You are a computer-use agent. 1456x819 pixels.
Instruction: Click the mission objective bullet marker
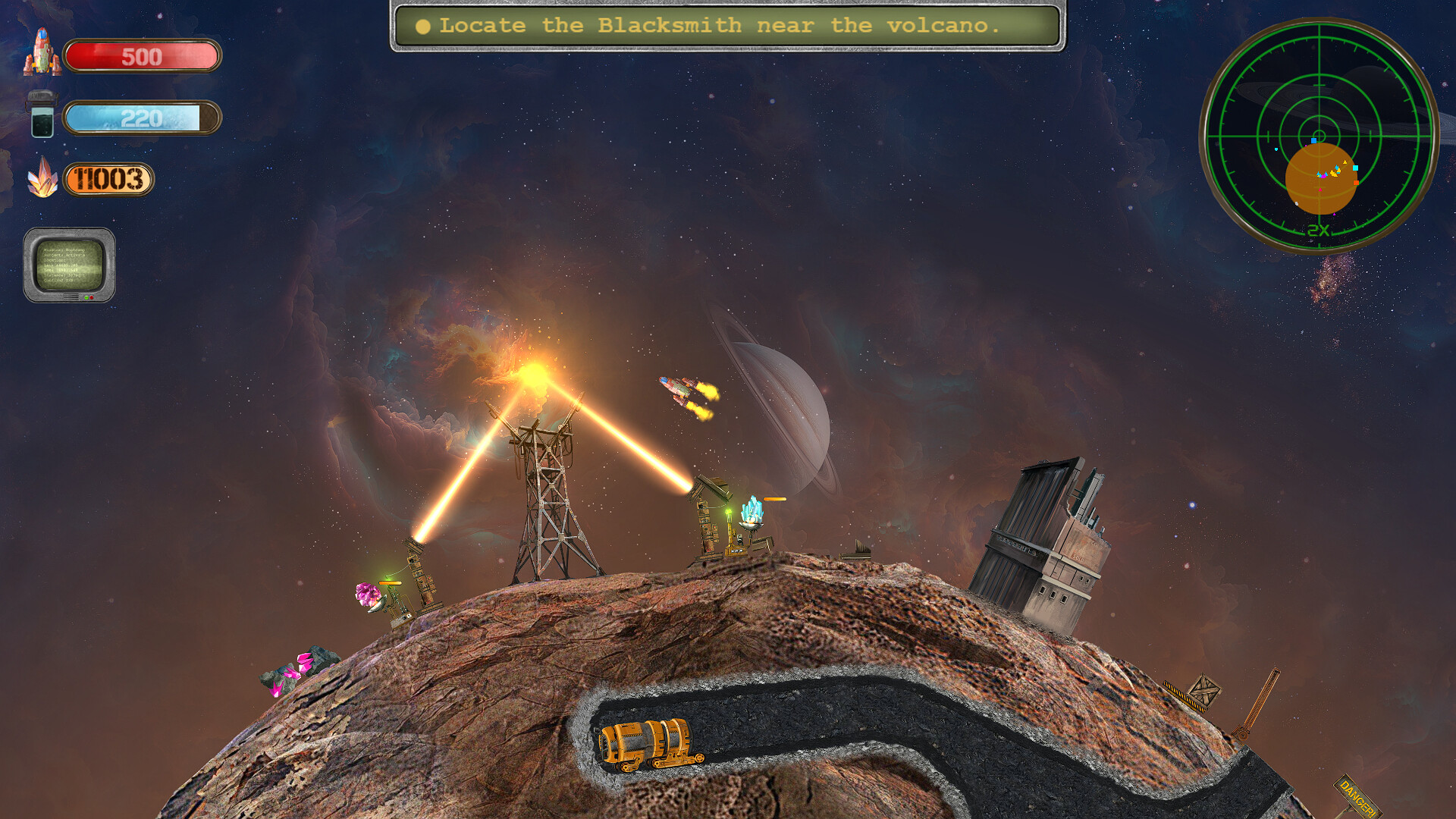pos(422,26)
